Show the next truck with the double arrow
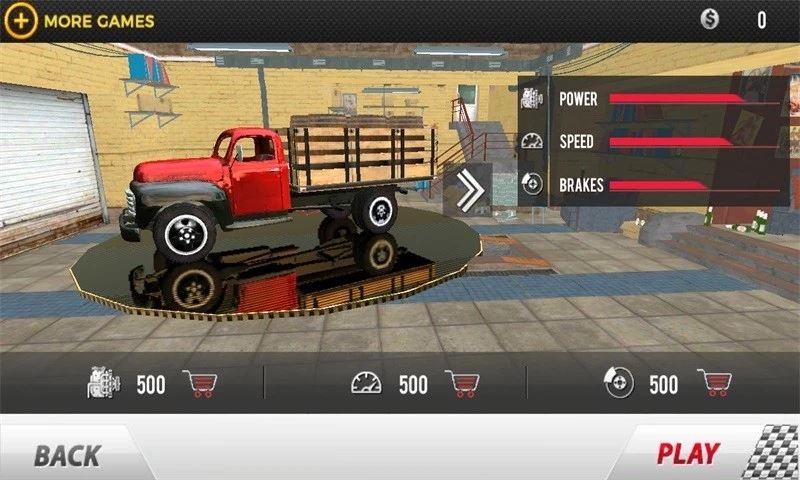Viewport: 800px width, 480px height. coord(466,190)
